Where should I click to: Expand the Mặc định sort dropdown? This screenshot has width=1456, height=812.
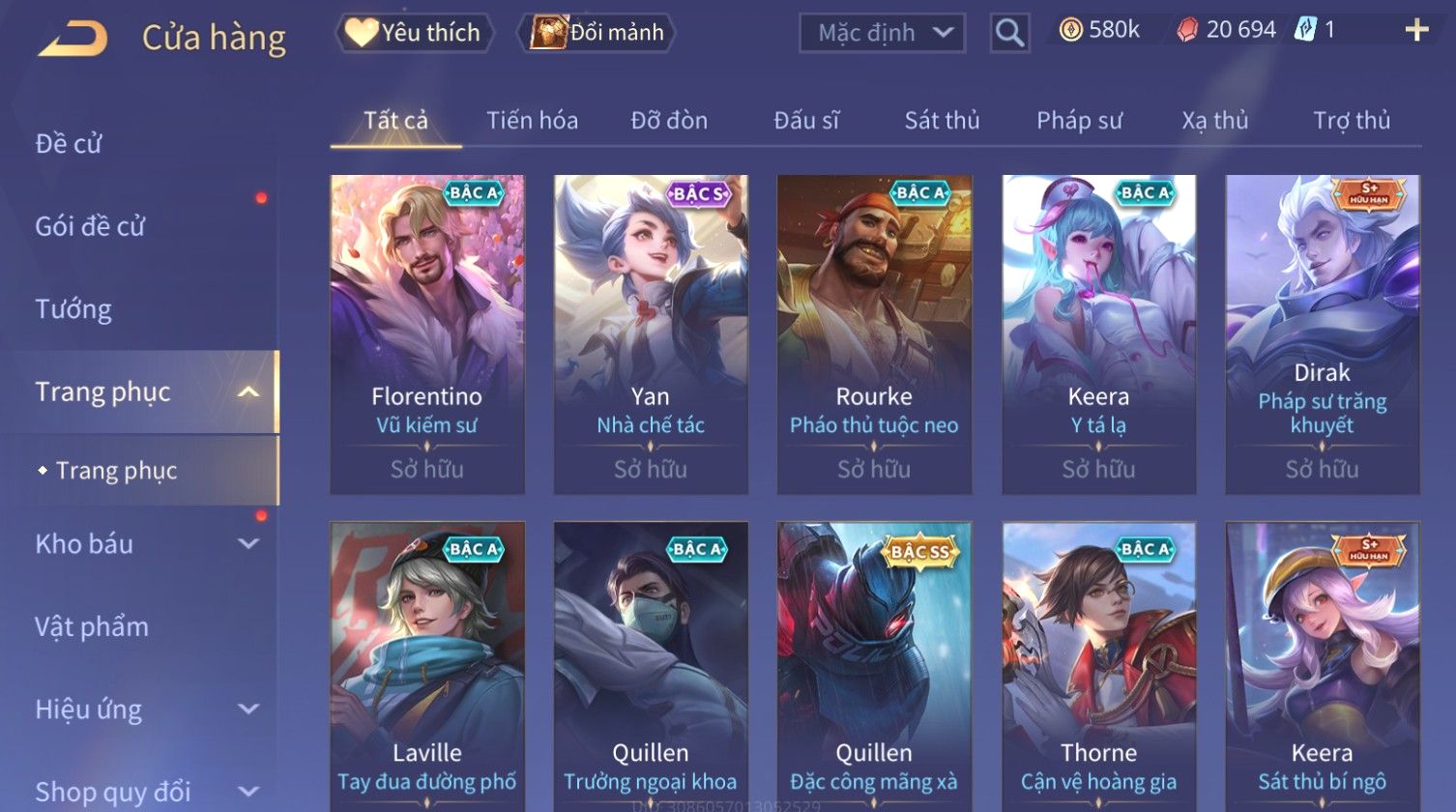(x=882, y=33)
